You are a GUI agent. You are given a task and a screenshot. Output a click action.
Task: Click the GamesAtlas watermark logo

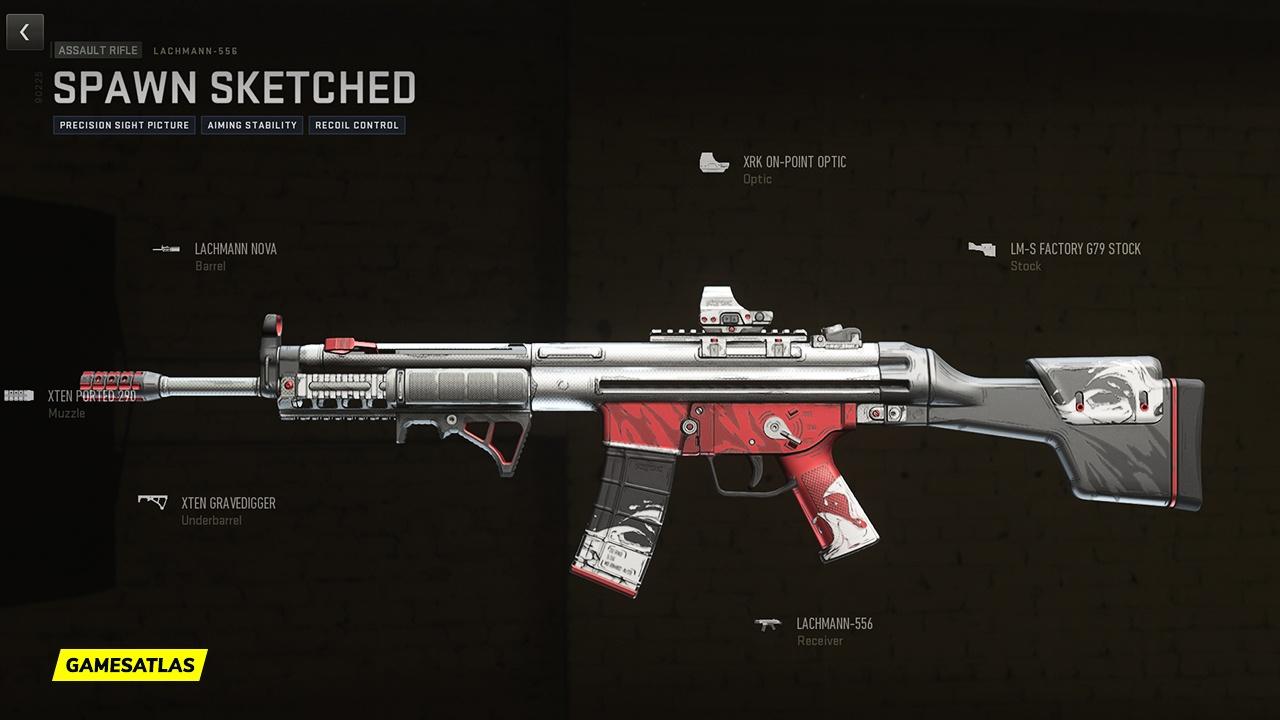(x=130, y=664)
